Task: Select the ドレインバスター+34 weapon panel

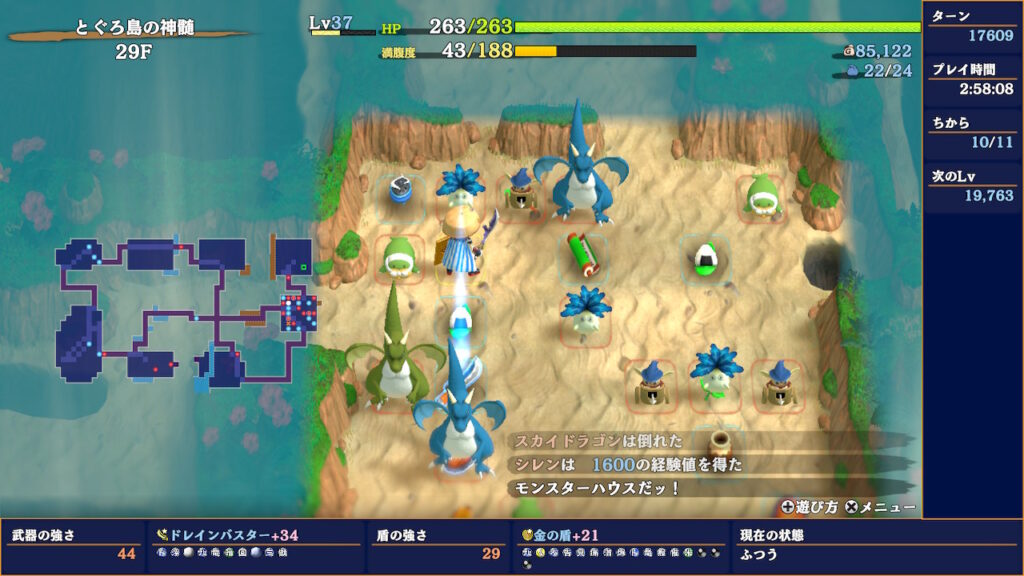Action: point(254,545)
